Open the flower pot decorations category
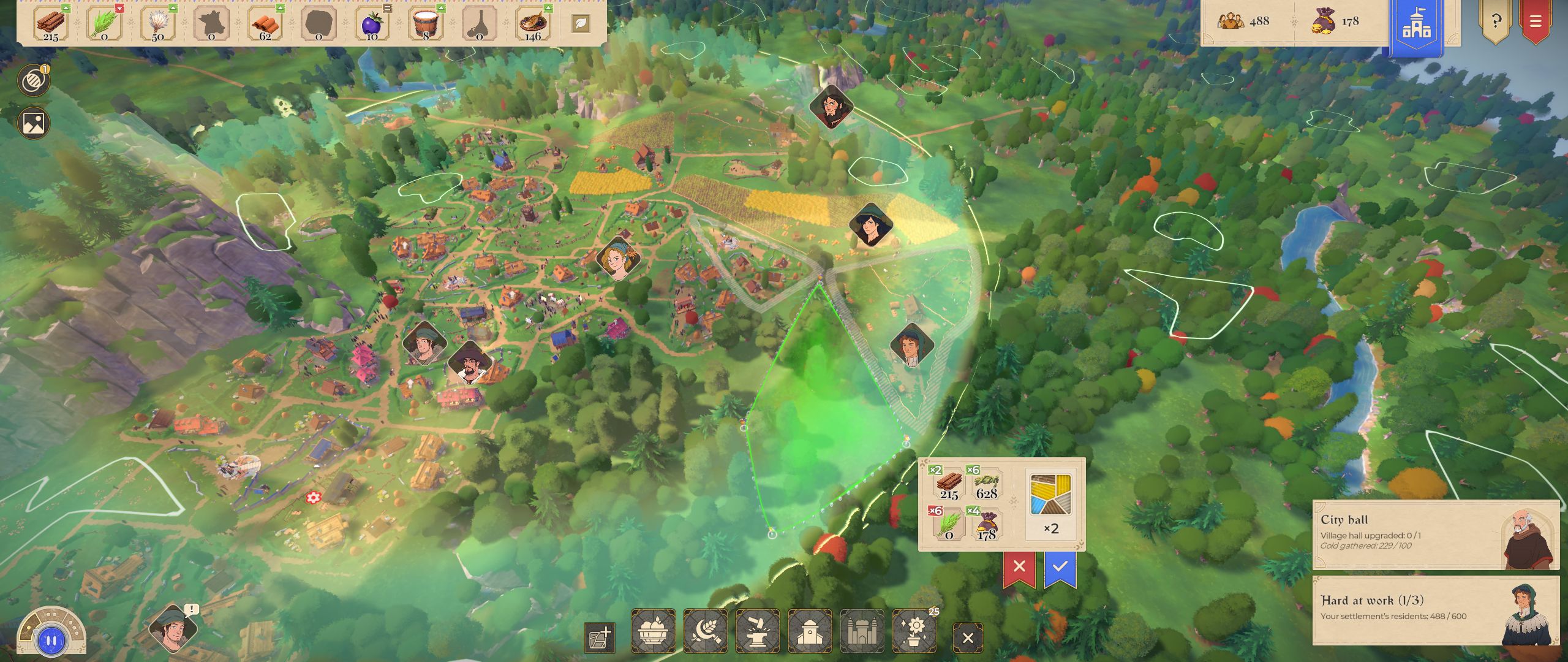1568x662 pixels. click(914, 631)
